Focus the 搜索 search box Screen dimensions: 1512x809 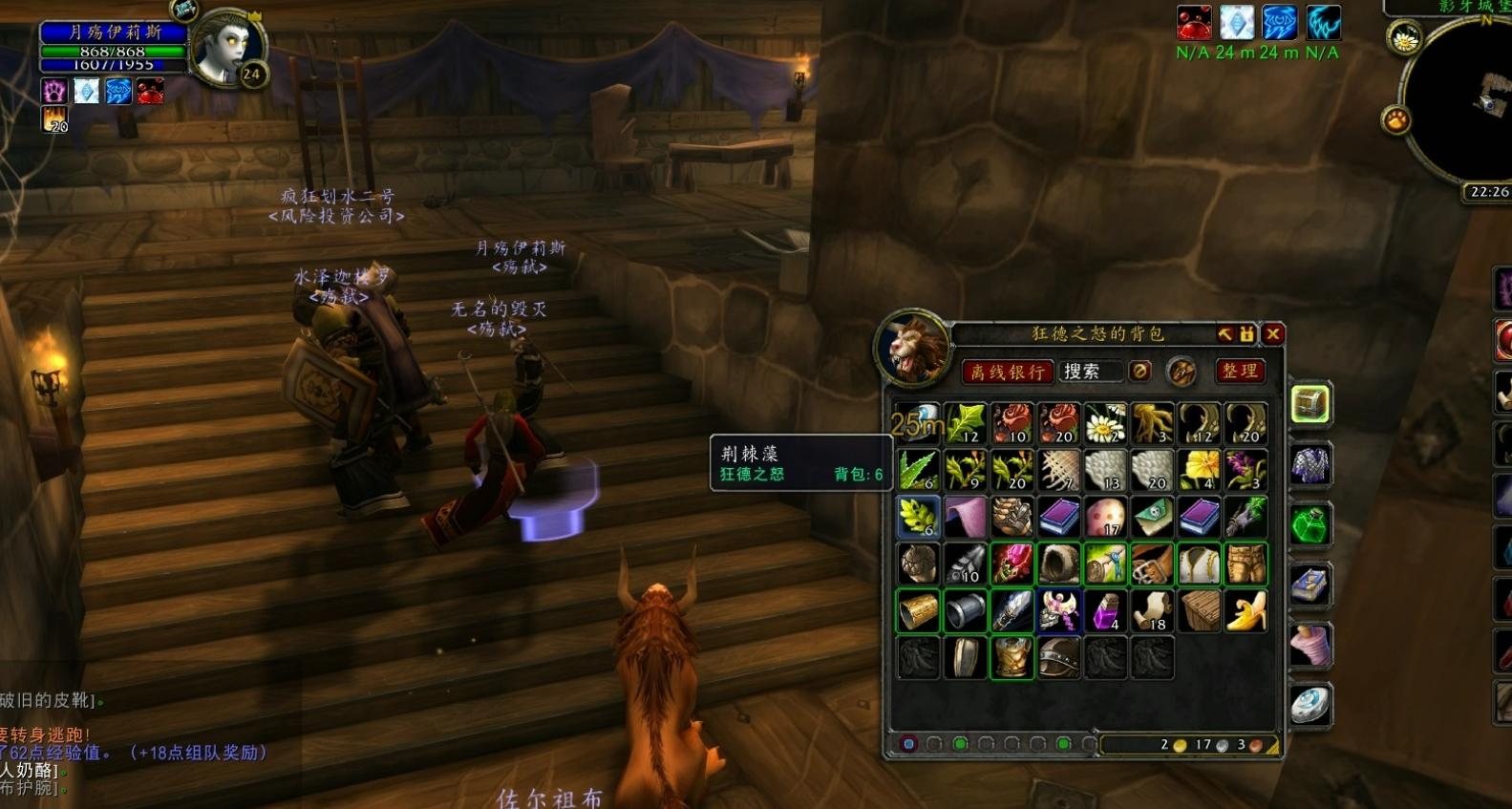pos(1091,372)
